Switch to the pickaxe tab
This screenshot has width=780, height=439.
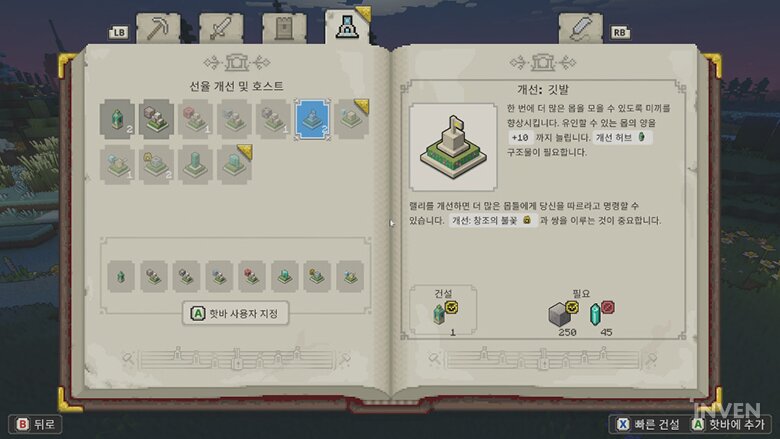(x=156, y=28)
